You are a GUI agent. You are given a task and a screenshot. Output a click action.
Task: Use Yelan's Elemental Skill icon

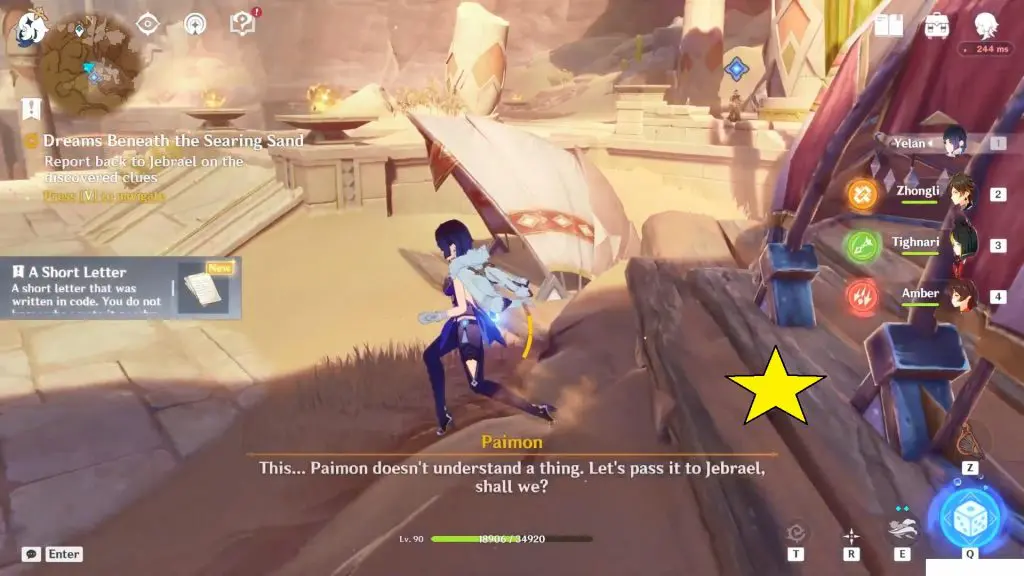coord(902,529)
